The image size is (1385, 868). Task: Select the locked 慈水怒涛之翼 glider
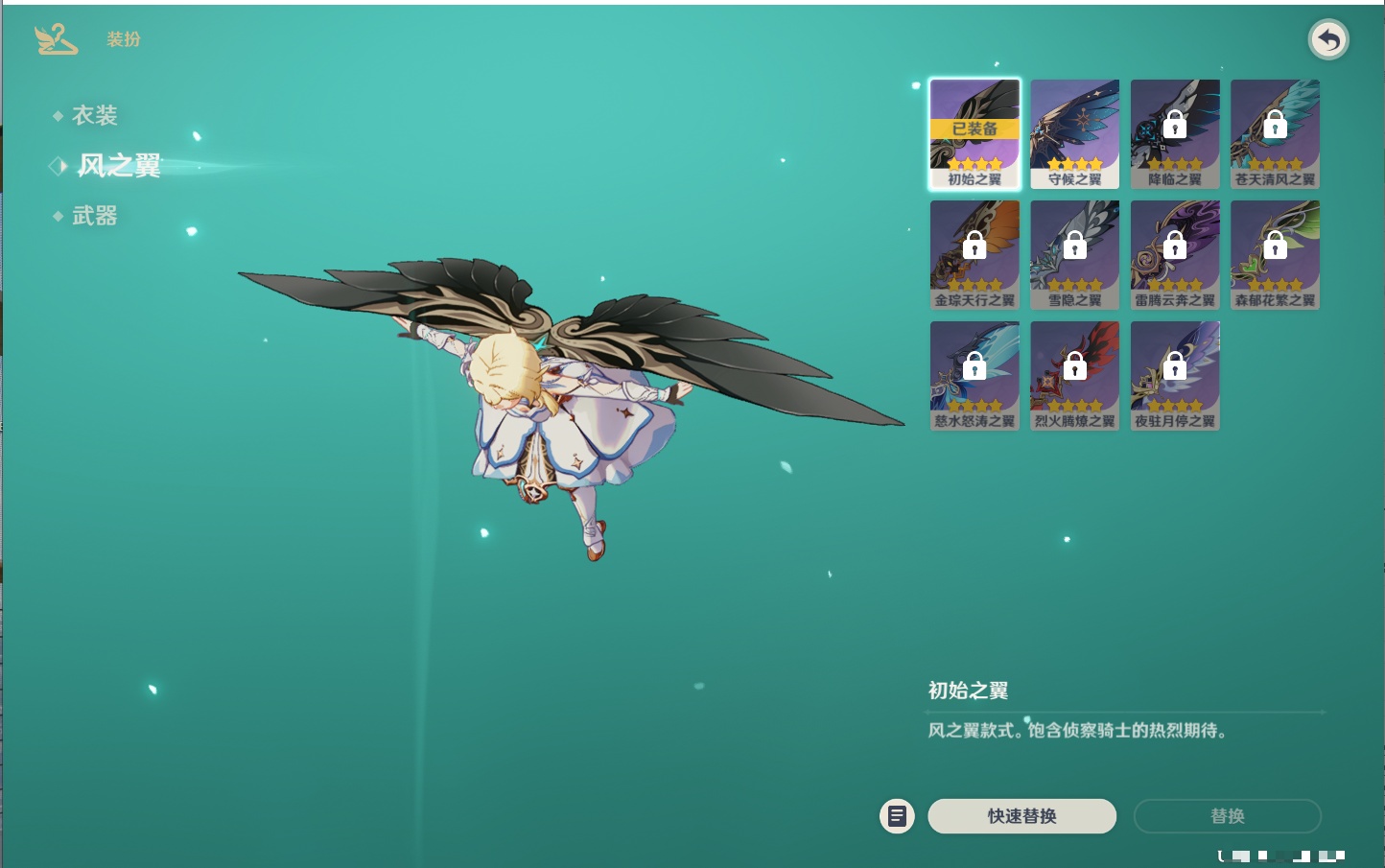point(974,375)
